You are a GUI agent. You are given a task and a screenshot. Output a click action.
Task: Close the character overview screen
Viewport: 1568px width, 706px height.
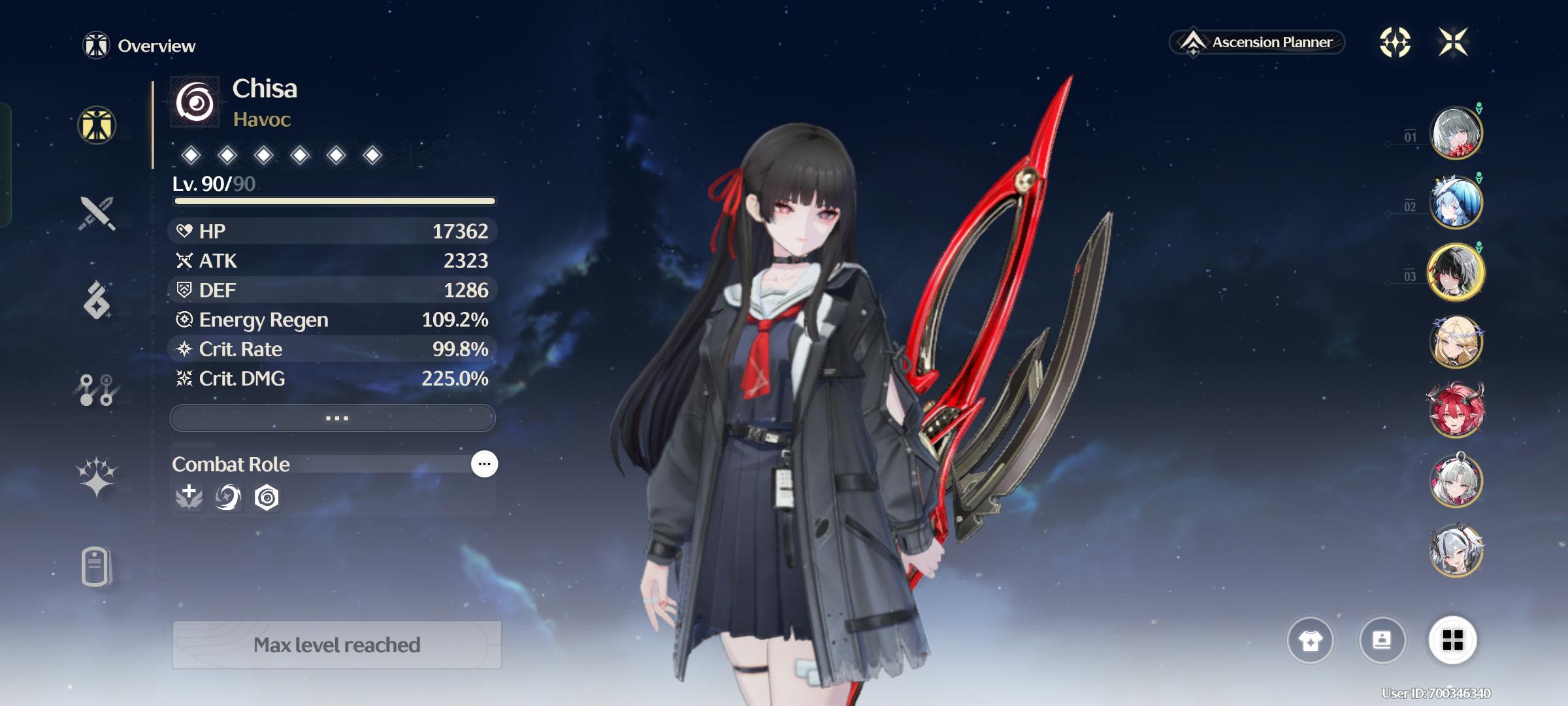(x=1453, y=42)
